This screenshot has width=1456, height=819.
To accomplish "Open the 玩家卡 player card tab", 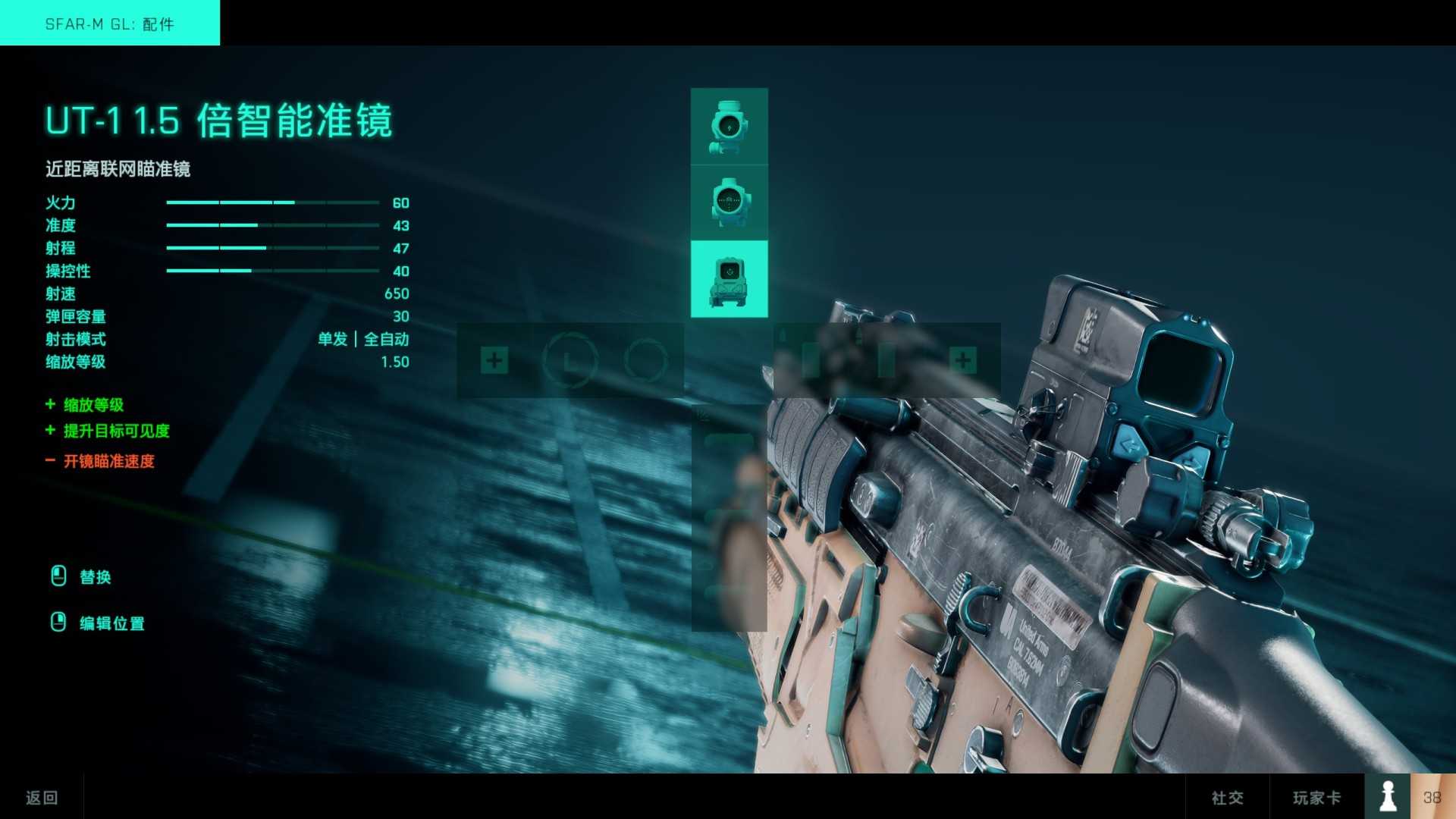I will pyautogui.click(x=1318, y=797).
